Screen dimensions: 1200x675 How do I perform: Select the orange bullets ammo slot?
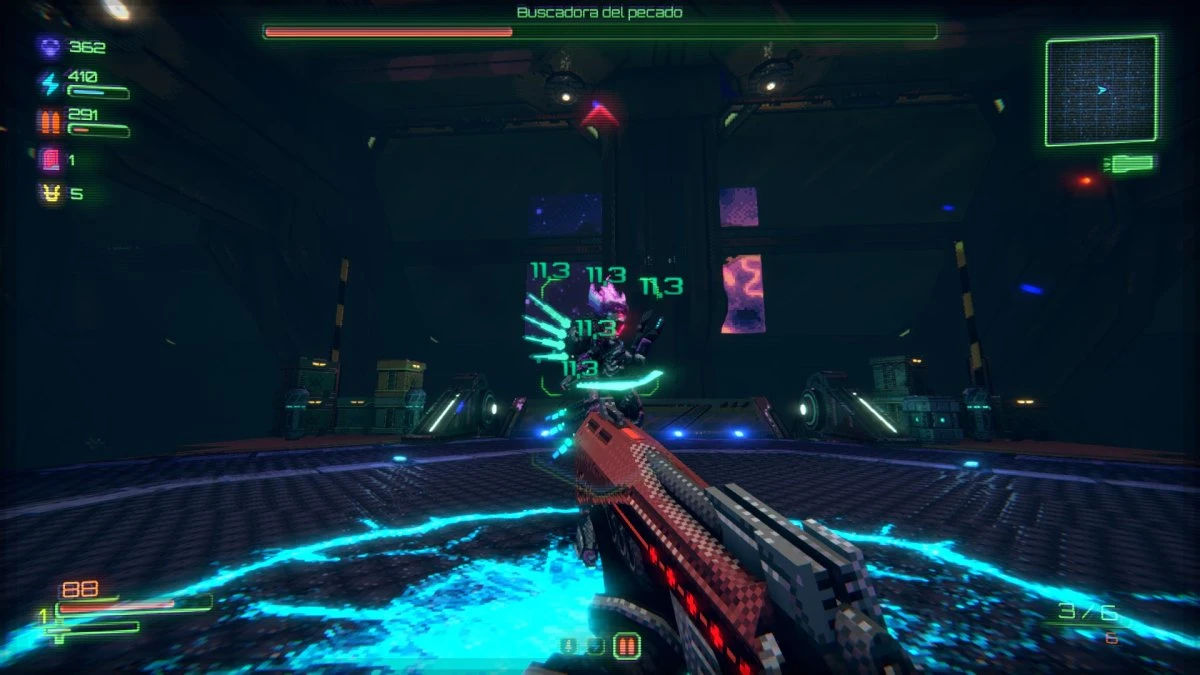tap(627, 646)
